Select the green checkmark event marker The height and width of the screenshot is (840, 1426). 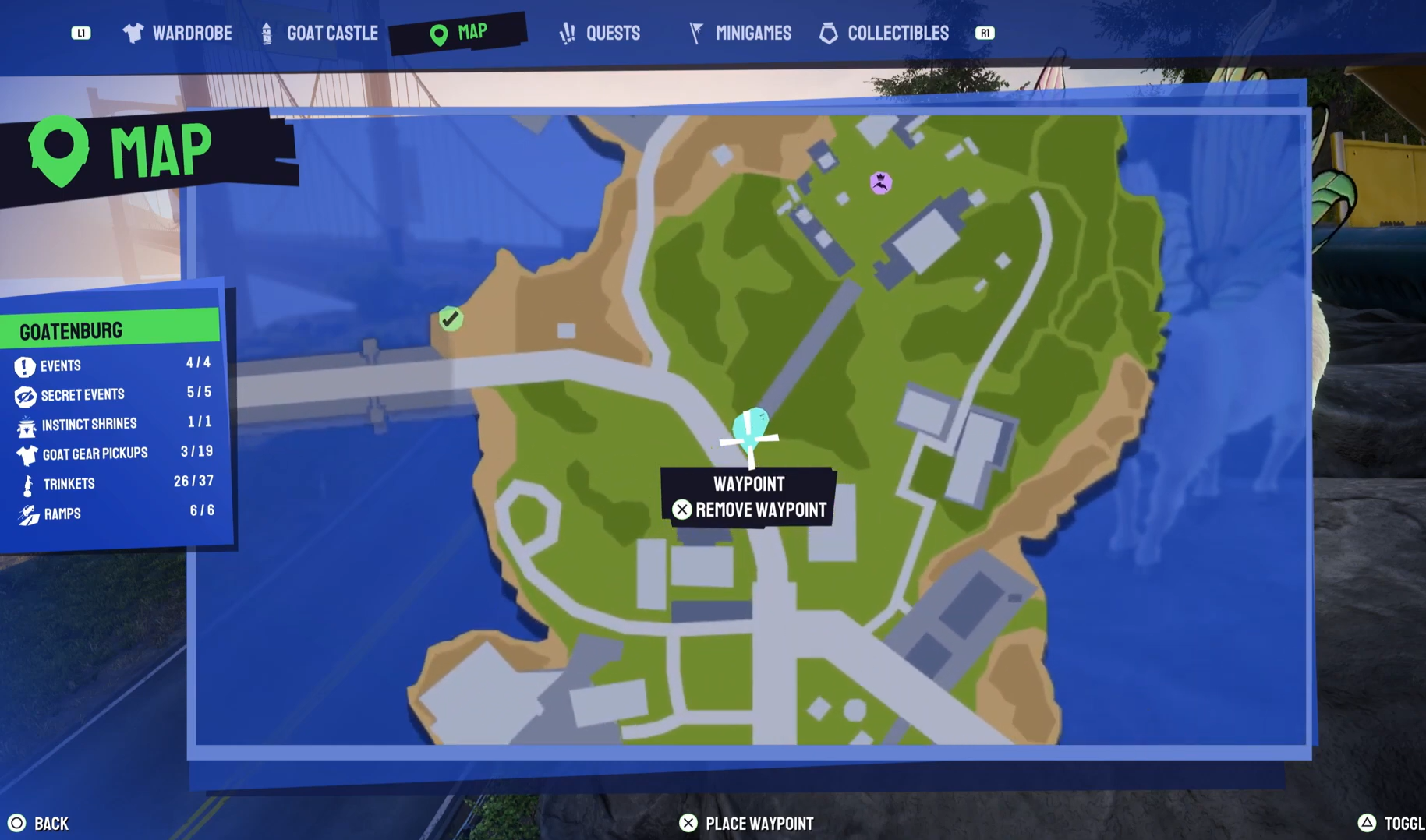point(450,318)
